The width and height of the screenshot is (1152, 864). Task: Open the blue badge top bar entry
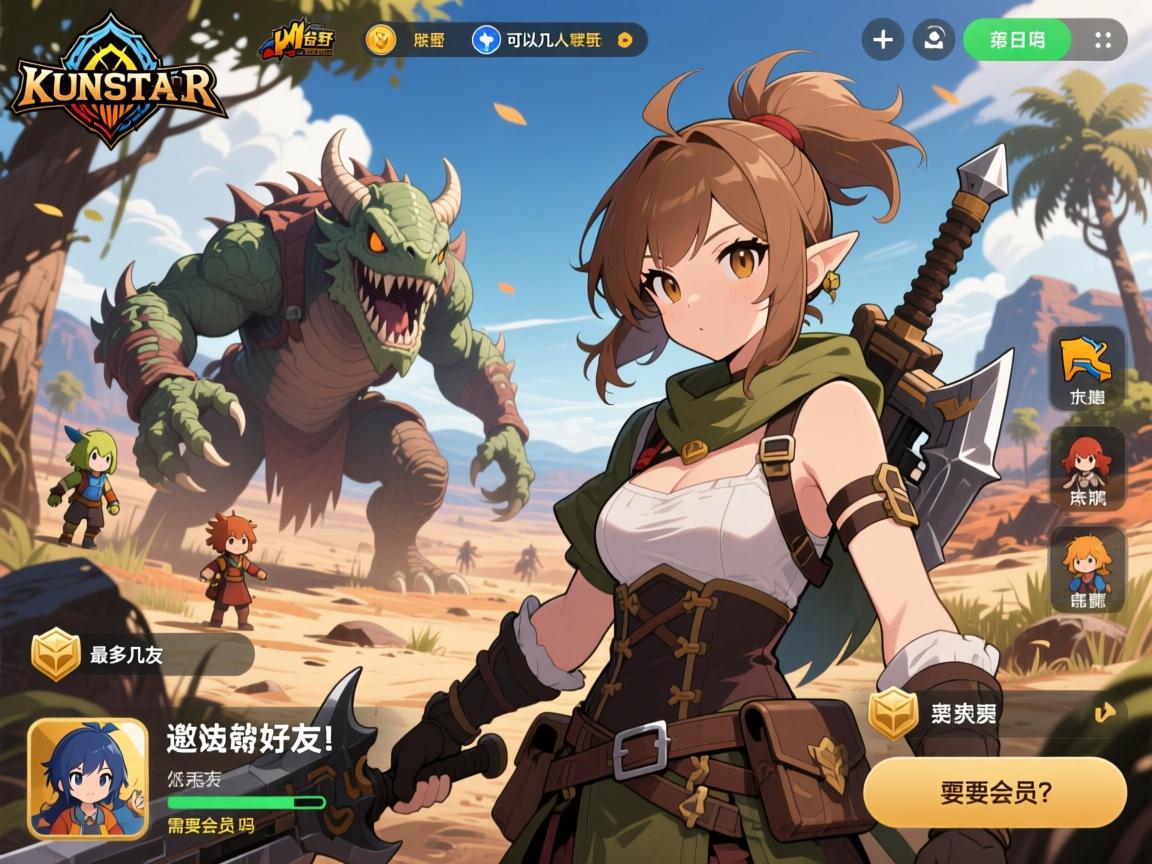(x=486, y=40)
